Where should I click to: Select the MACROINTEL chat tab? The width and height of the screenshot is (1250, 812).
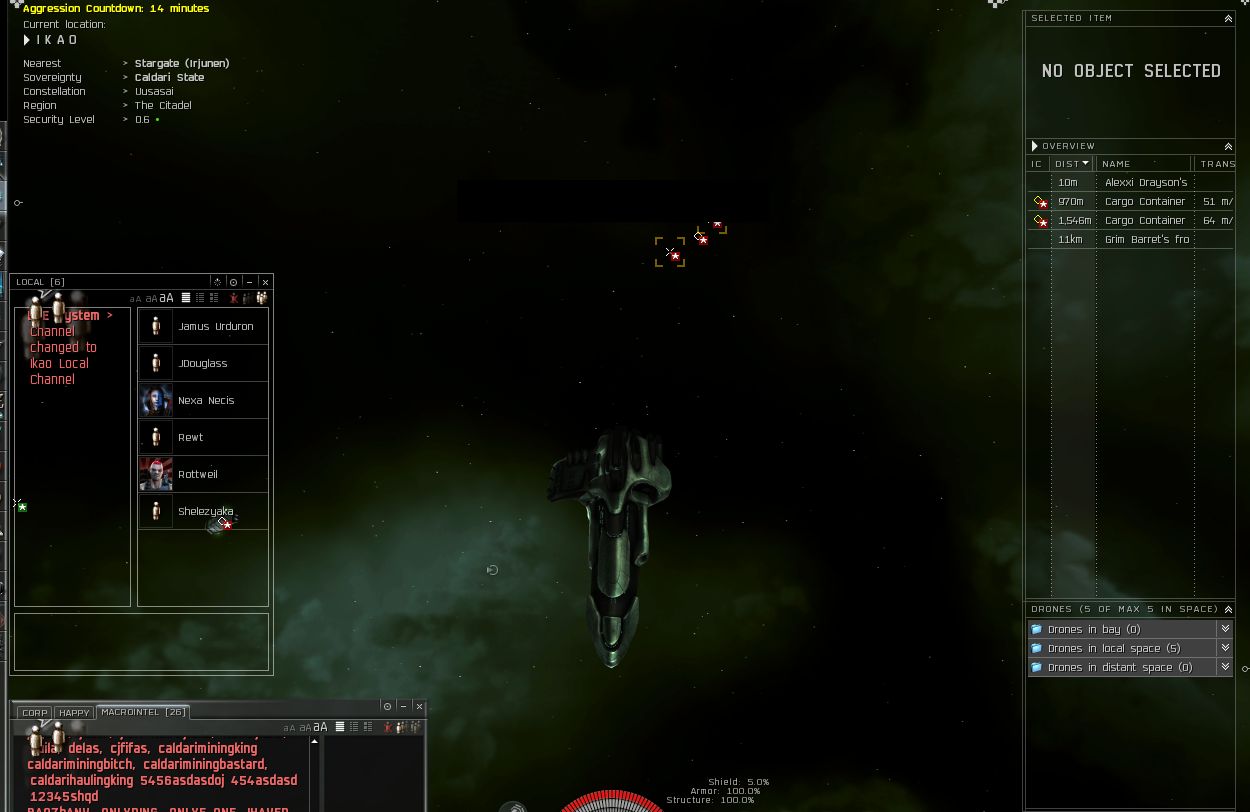143,712
